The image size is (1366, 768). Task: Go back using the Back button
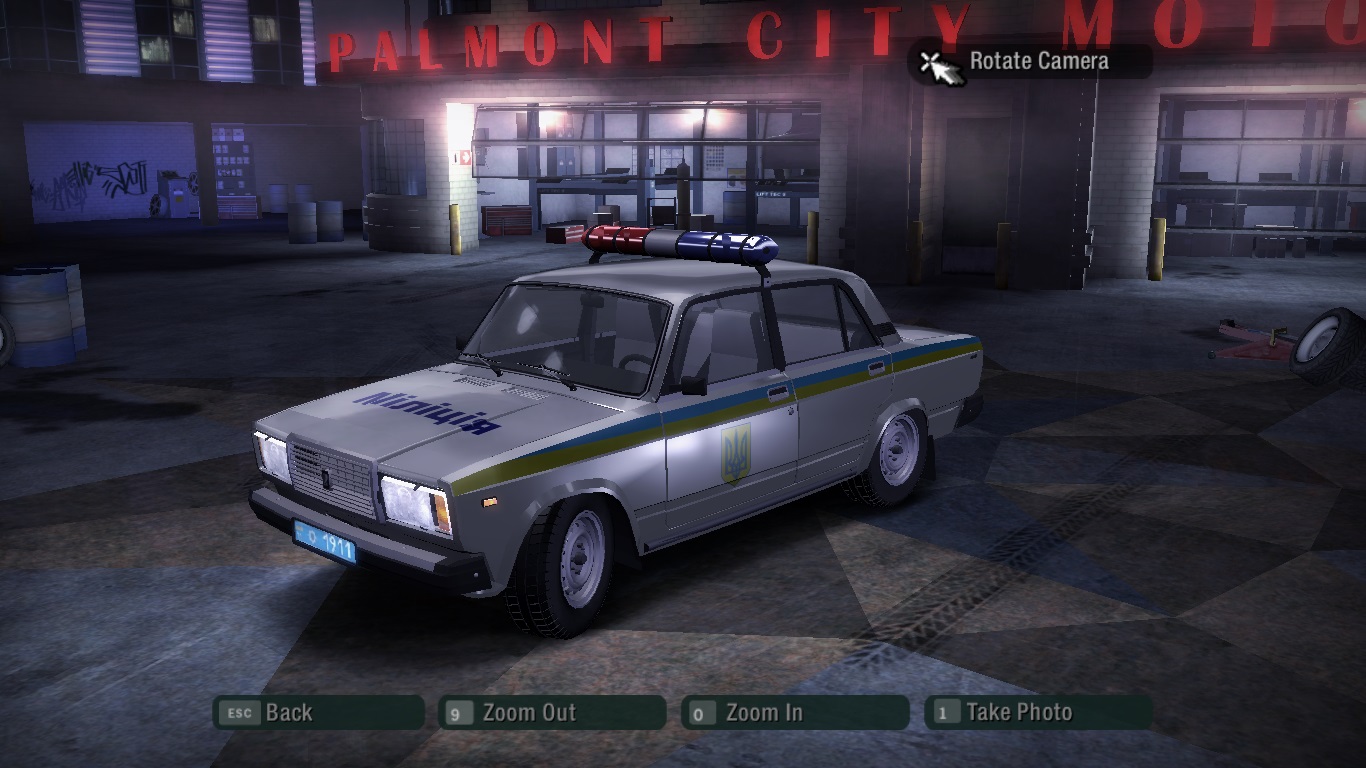click(x=318, y=713)
